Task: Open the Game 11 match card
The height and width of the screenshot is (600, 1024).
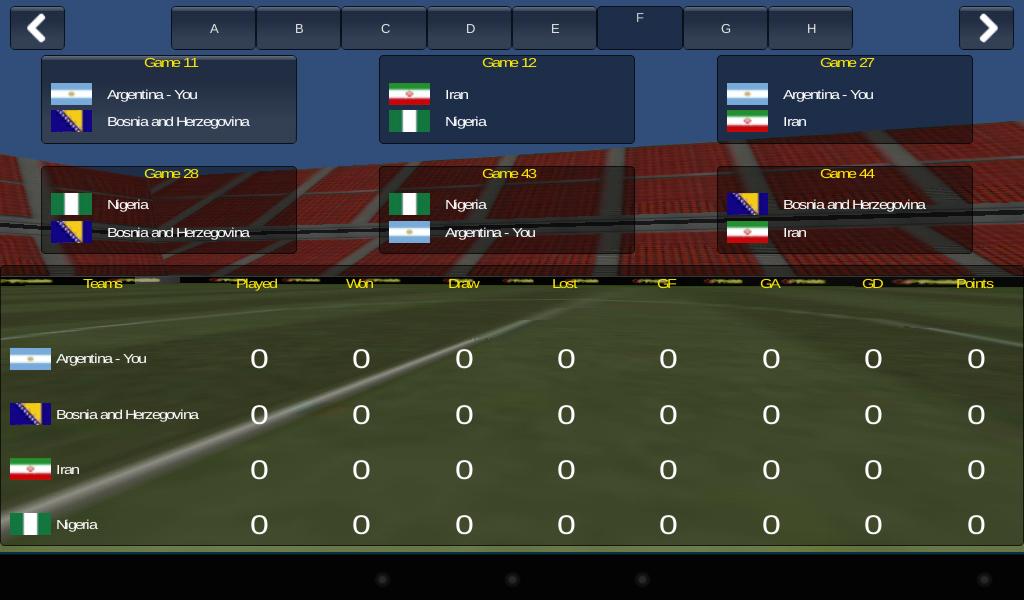Action: pos(169,99)
